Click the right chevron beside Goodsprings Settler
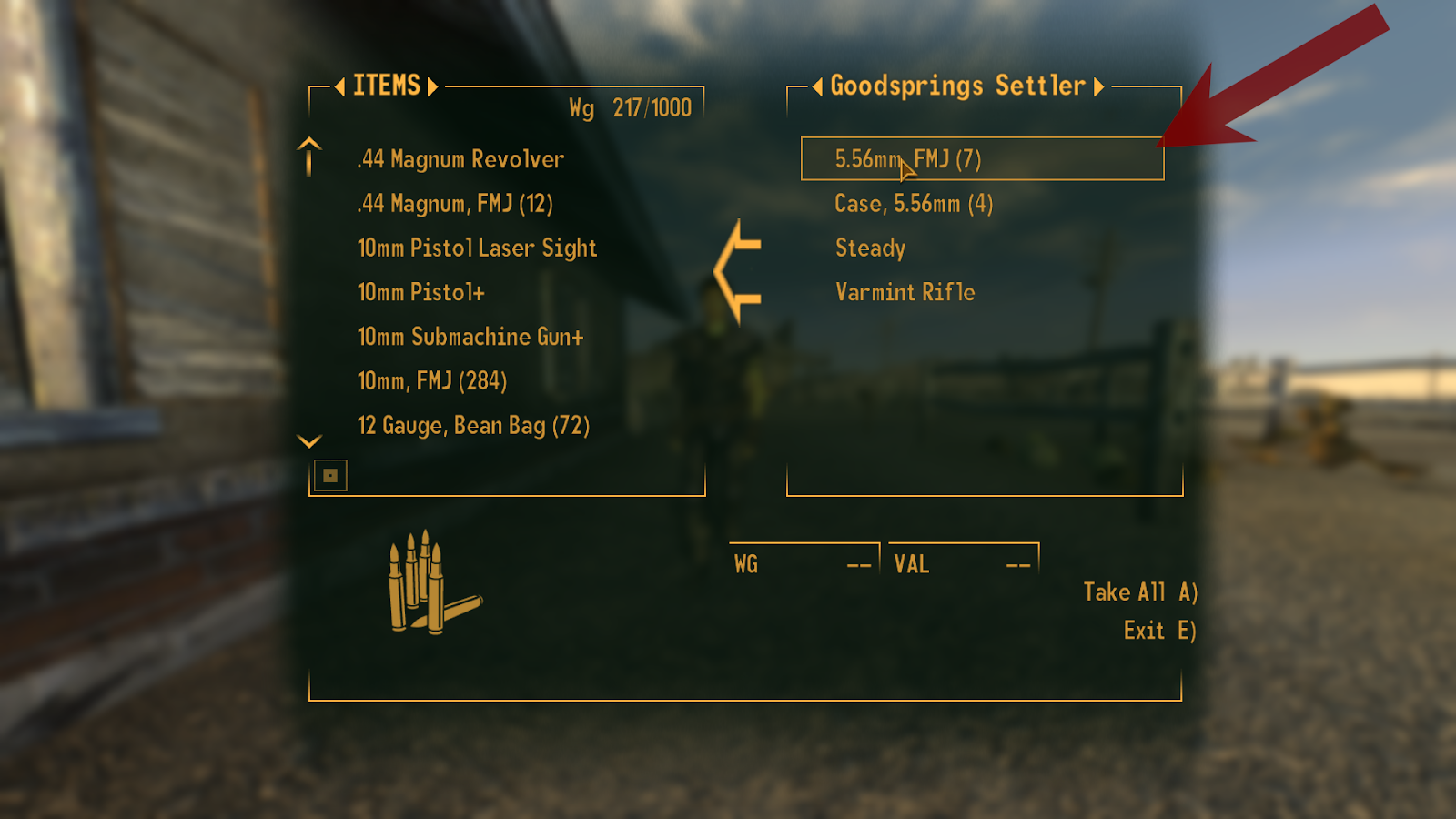1456x819 pixels. click(1101, 86)
